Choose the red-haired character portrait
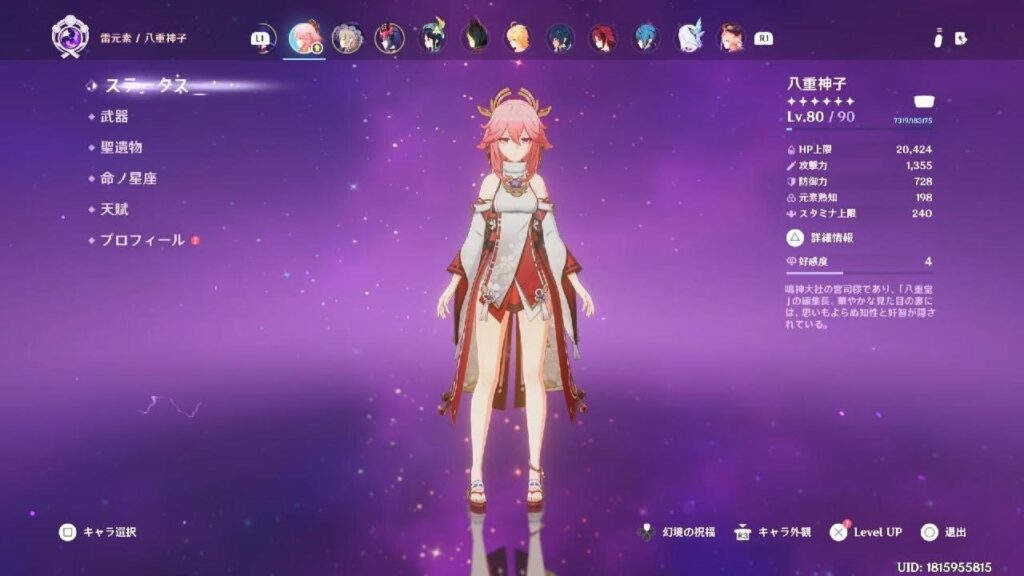1024x576 pixels. (603, 38)
